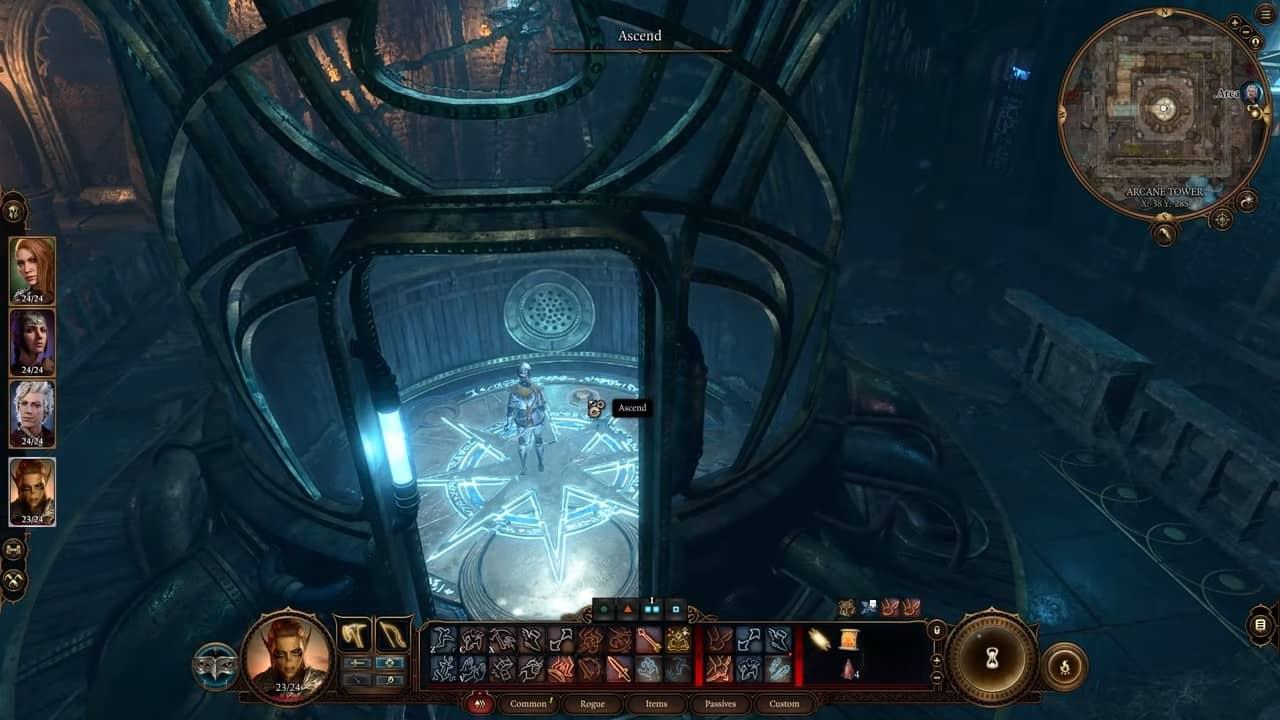Open the main menu hamburger button
1280x720 pixels.
pyautogui.click(x=1265, y=13)
